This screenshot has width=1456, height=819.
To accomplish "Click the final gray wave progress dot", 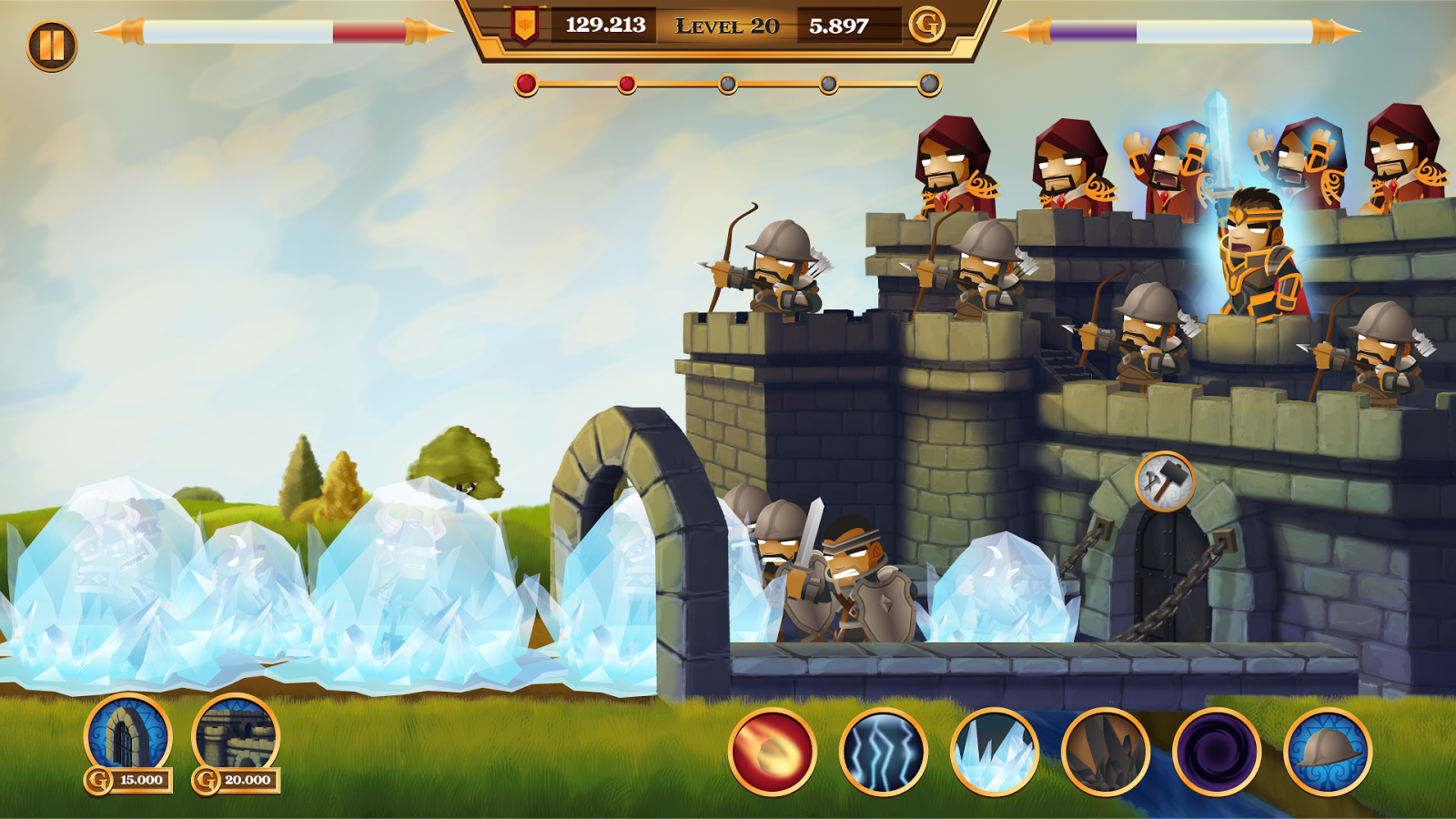I will tap(928, 85).
